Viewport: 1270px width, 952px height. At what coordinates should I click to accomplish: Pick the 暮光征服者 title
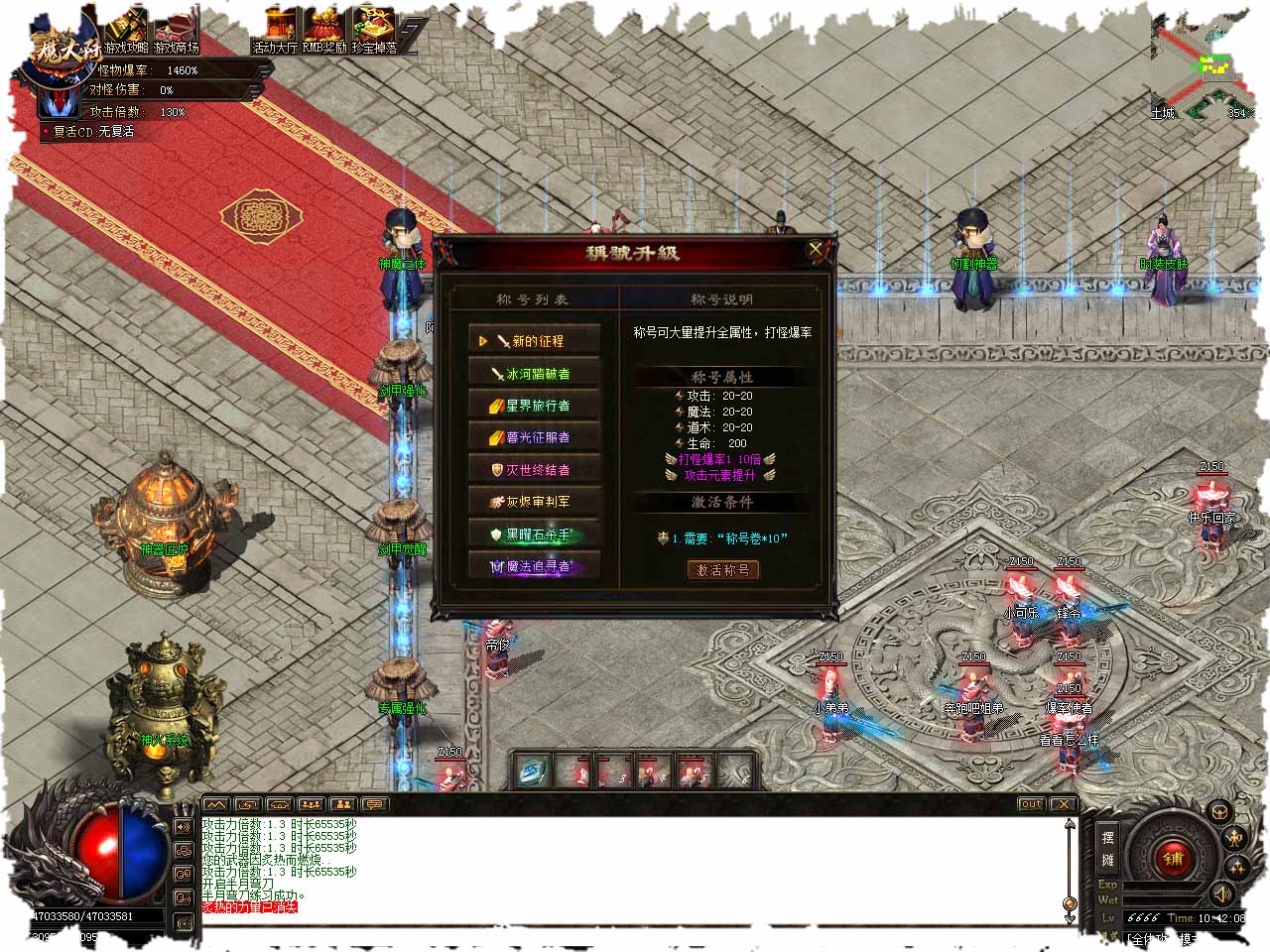coord(535,436)
